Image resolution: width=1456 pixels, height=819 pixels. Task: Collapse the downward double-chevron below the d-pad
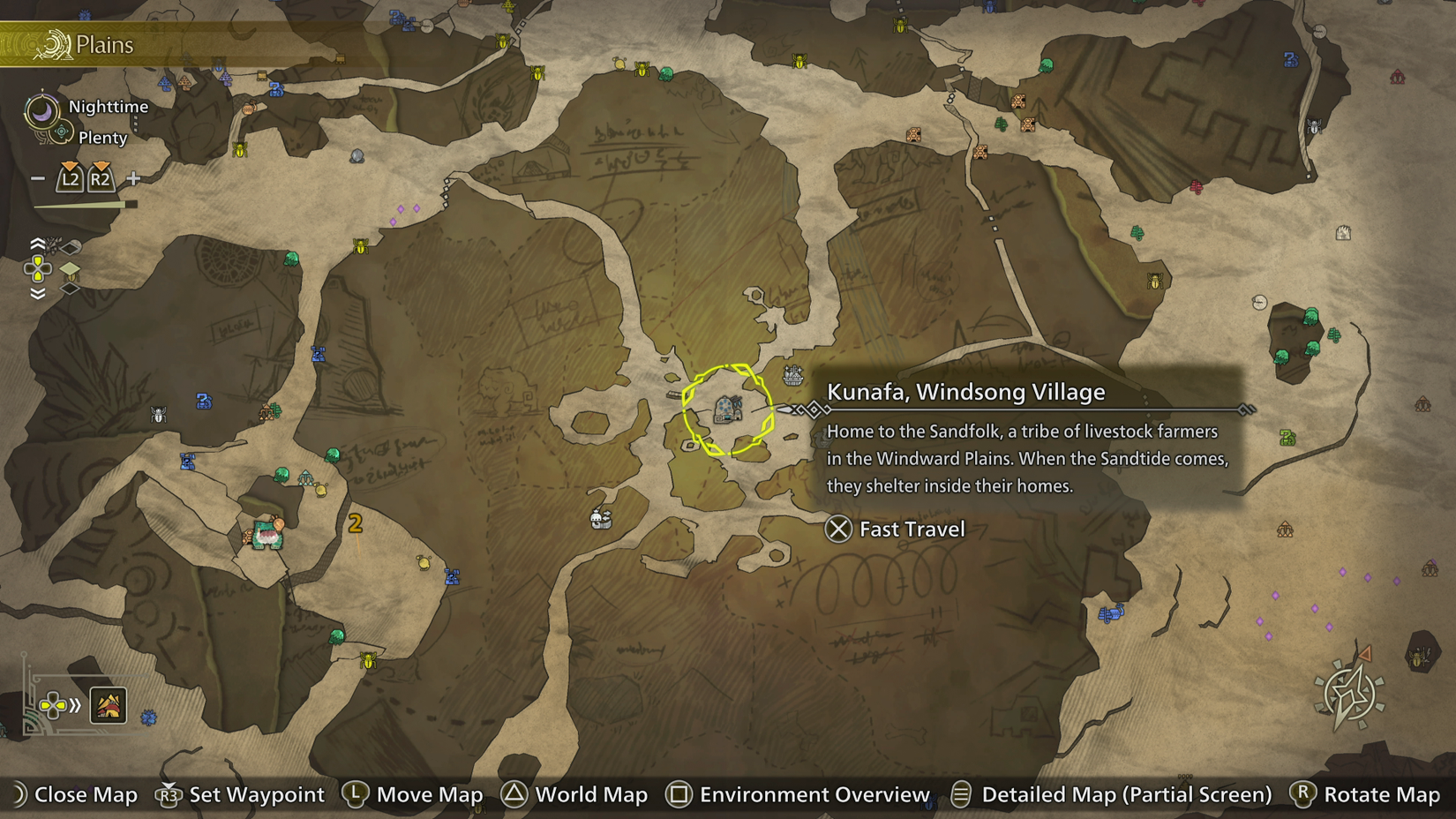(x=37, y=294)
